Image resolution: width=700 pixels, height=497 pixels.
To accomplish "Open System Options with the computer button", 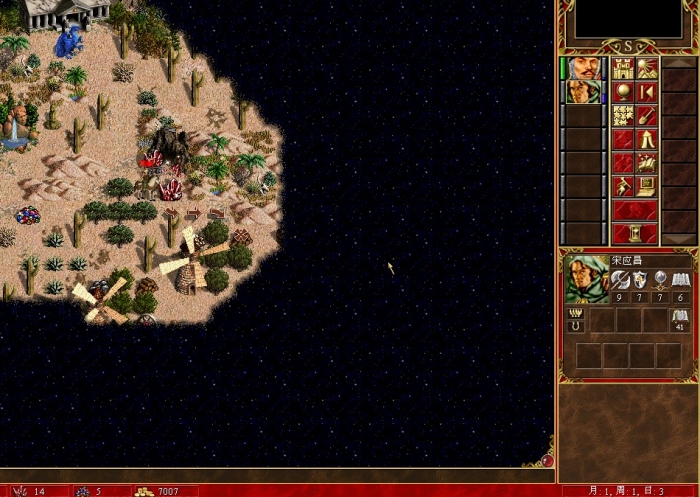I will pos(647,186).
